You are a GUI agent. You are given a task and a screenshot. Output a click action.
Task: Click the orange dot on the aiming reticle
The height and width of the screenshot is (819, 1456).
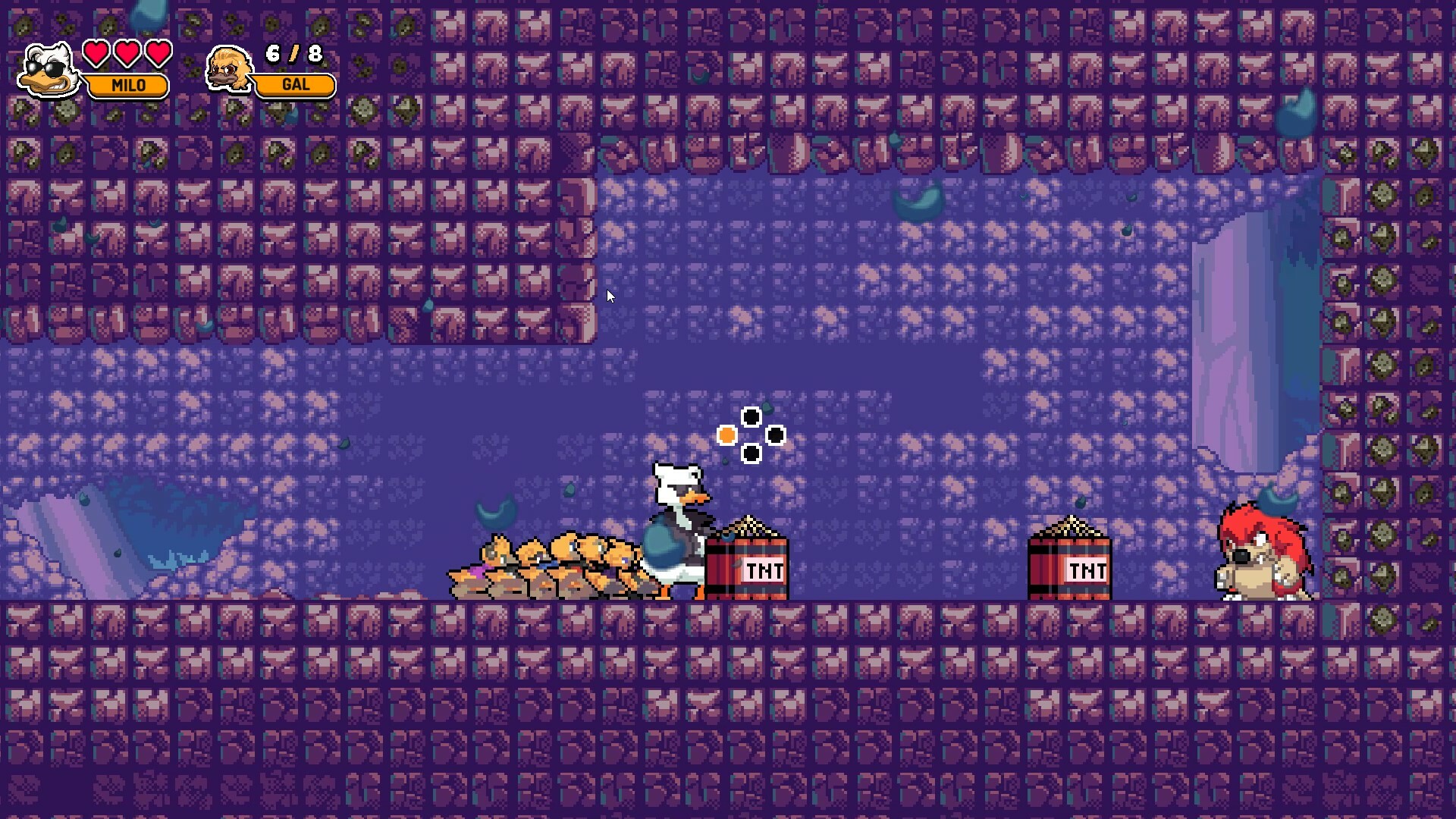click(x=726, y=435)
